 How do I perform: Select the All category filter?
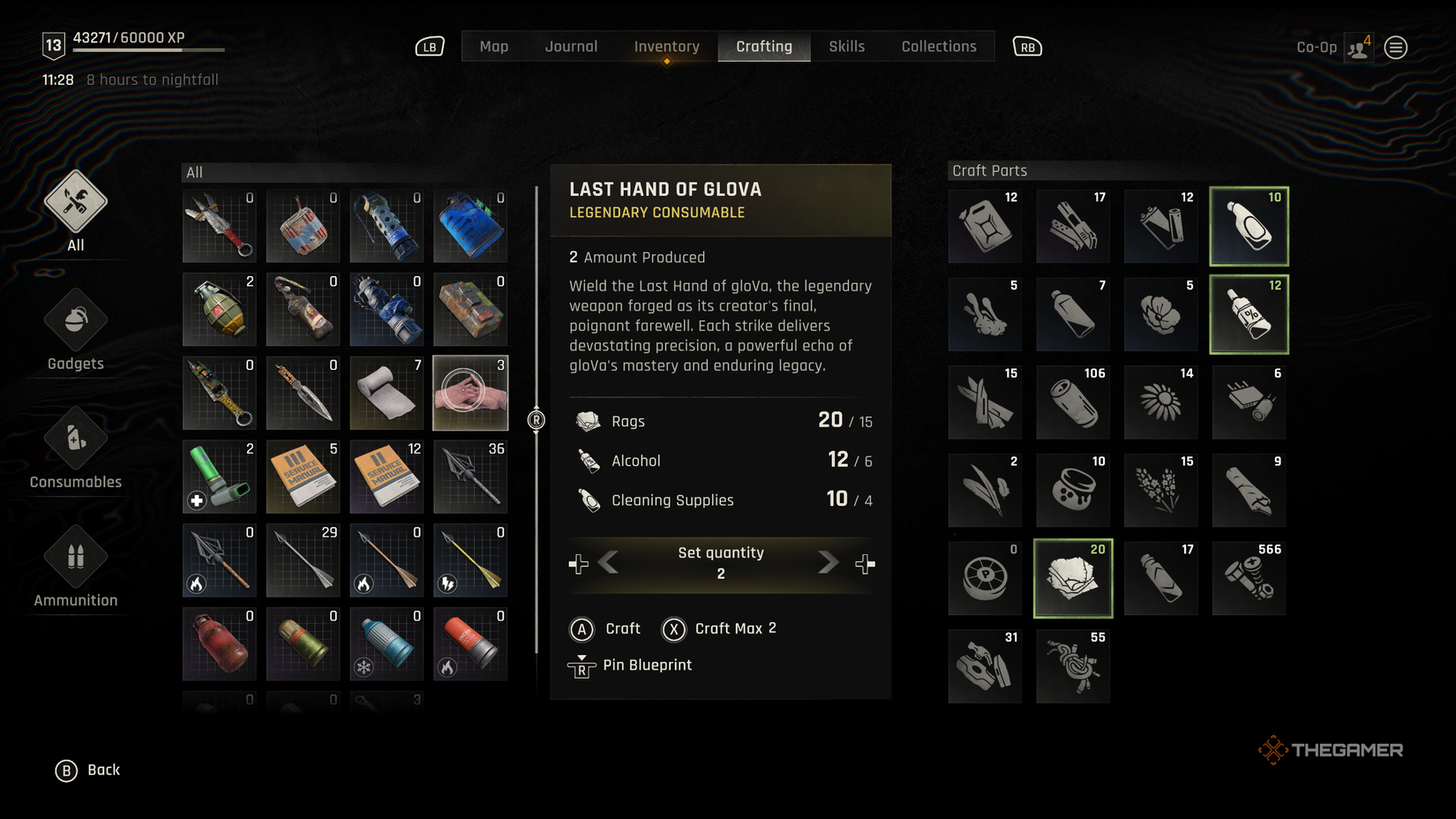point(75,212)
